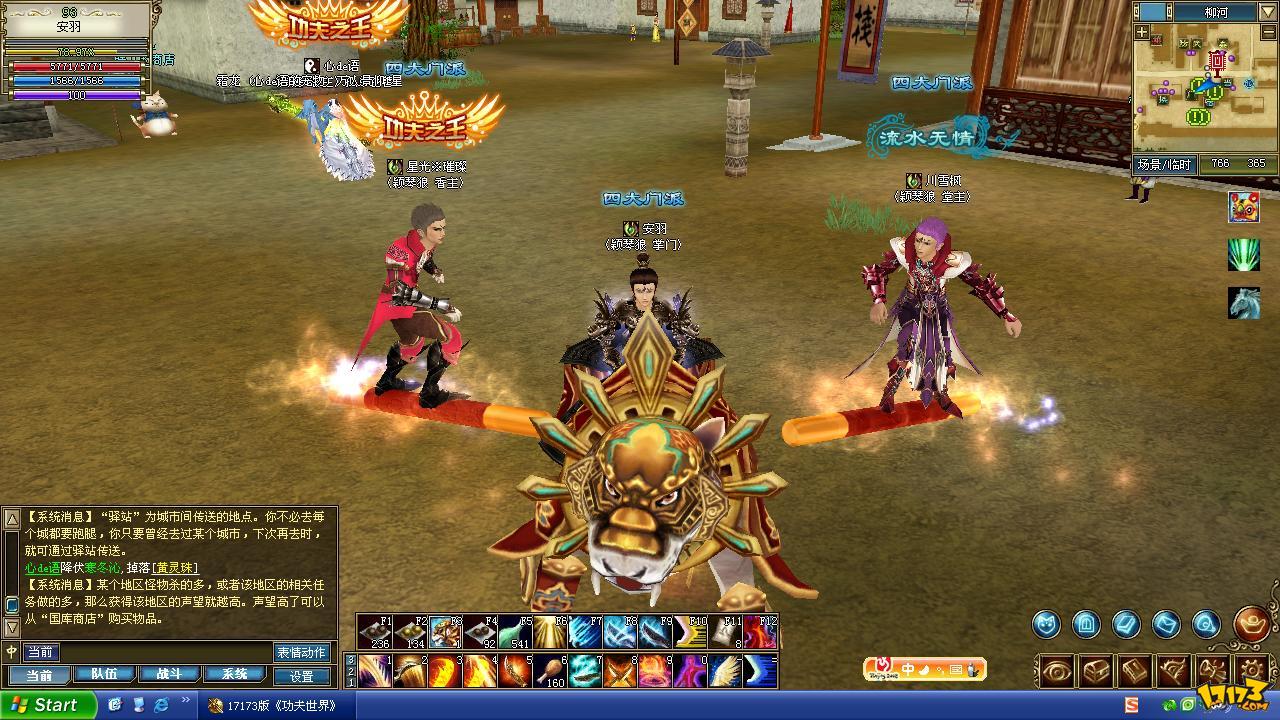Eat the chicken leg in slot 6
This screenshot has height=720, width=1280.
point(550,670)
